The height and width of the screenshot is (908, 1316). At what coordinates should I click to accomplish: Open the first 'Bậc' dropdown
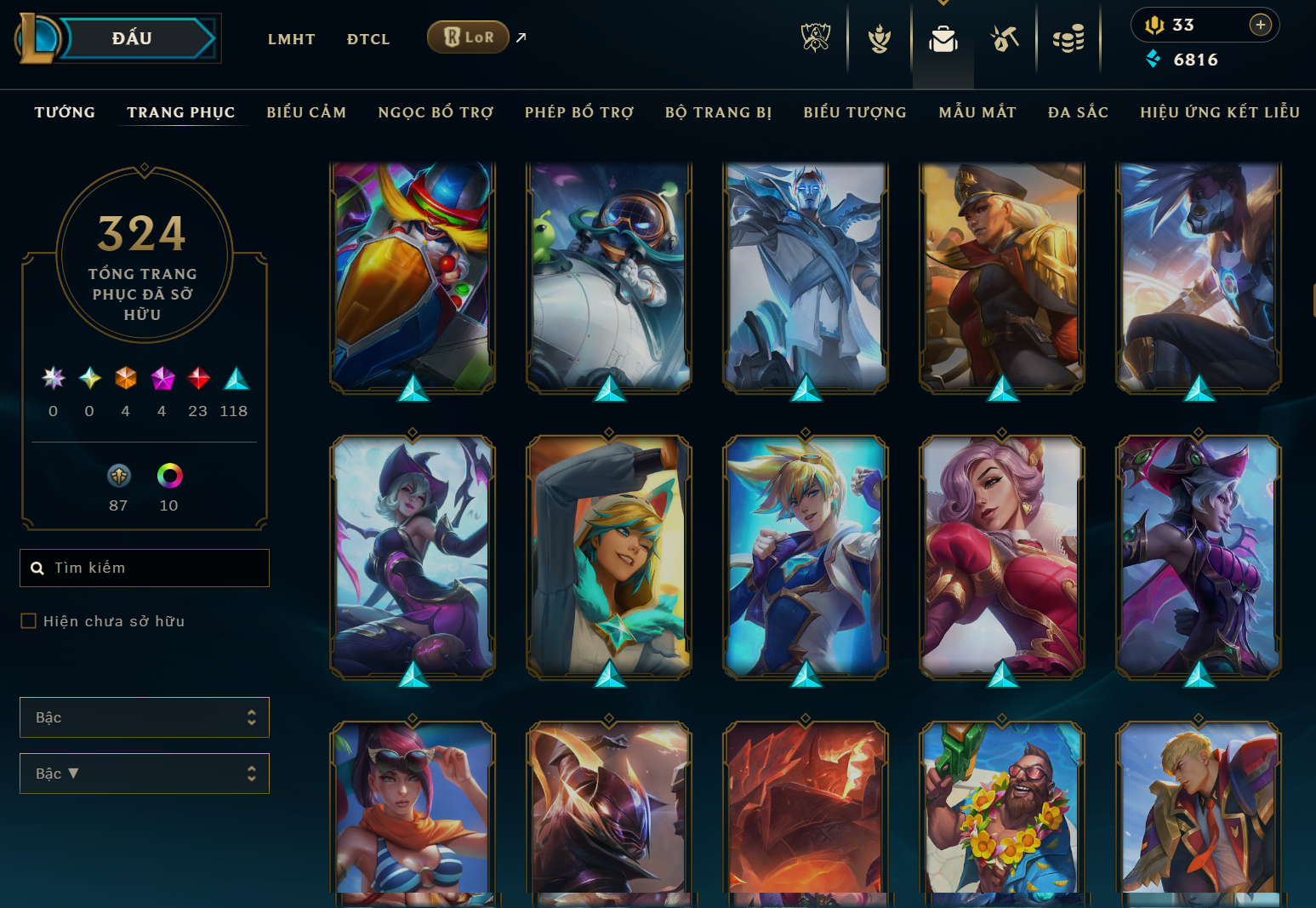[144, 717]
